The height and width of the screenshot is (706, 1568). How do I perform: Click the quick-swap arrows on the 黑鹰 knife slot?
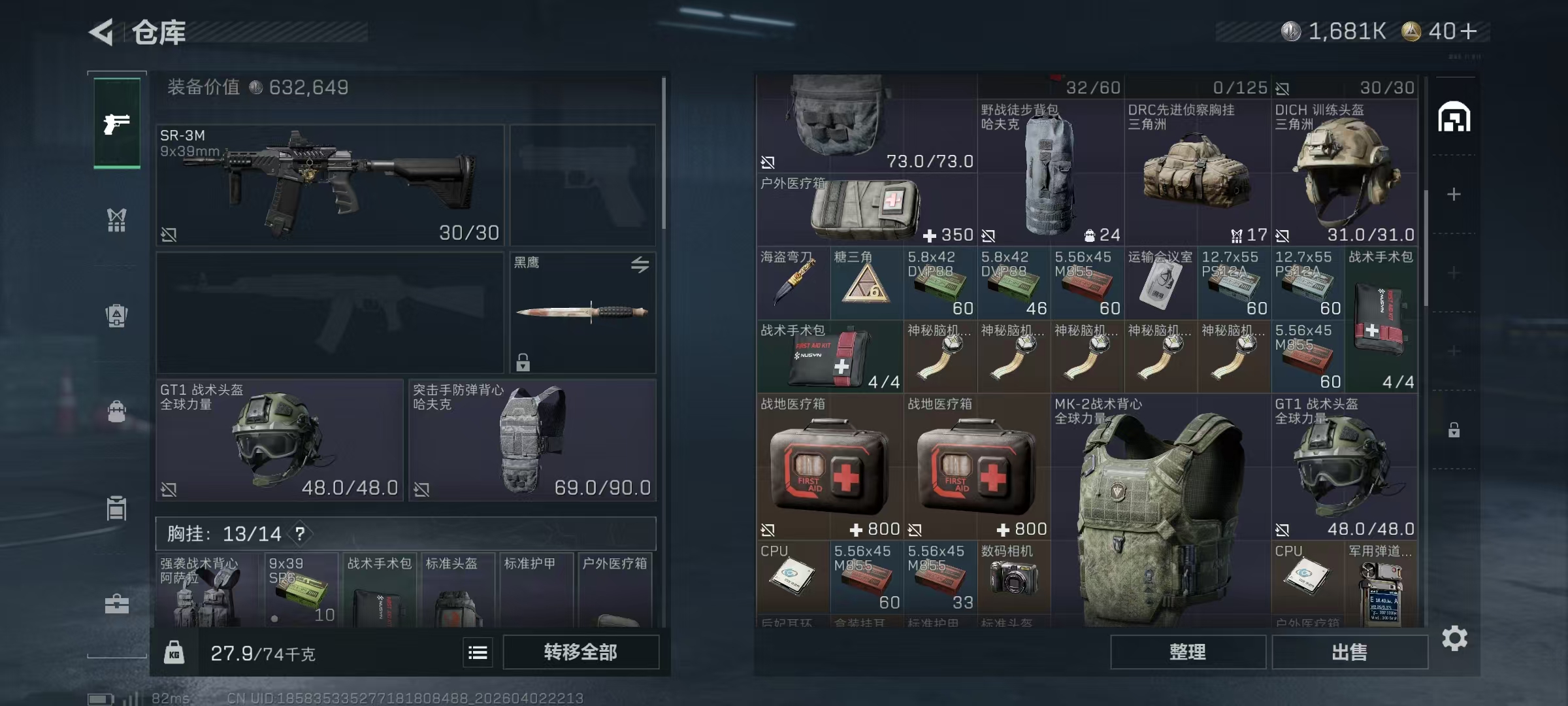click(x=641, y=264)
